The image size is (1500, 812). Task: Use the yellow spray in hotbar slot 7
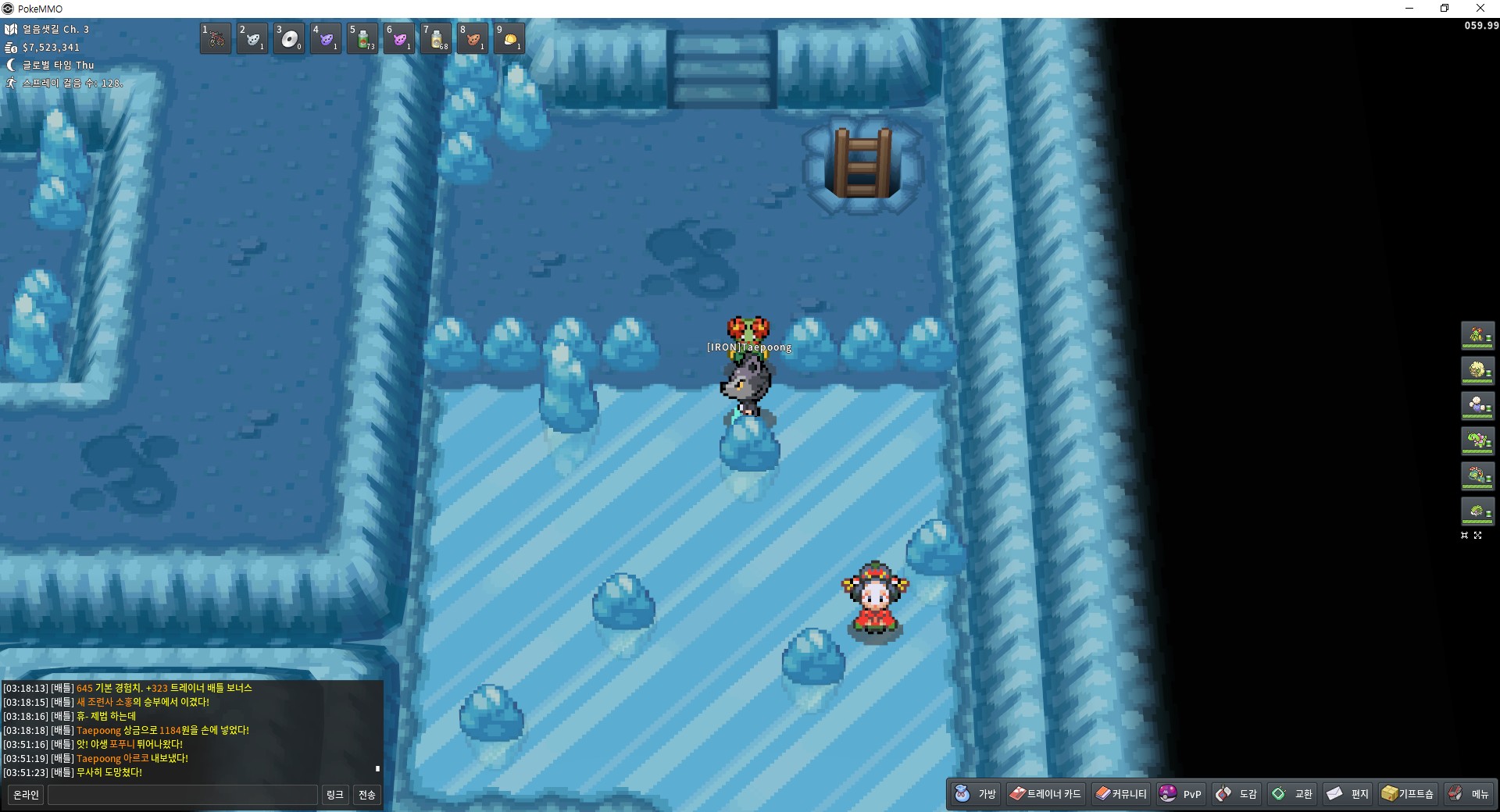point(436,38)
